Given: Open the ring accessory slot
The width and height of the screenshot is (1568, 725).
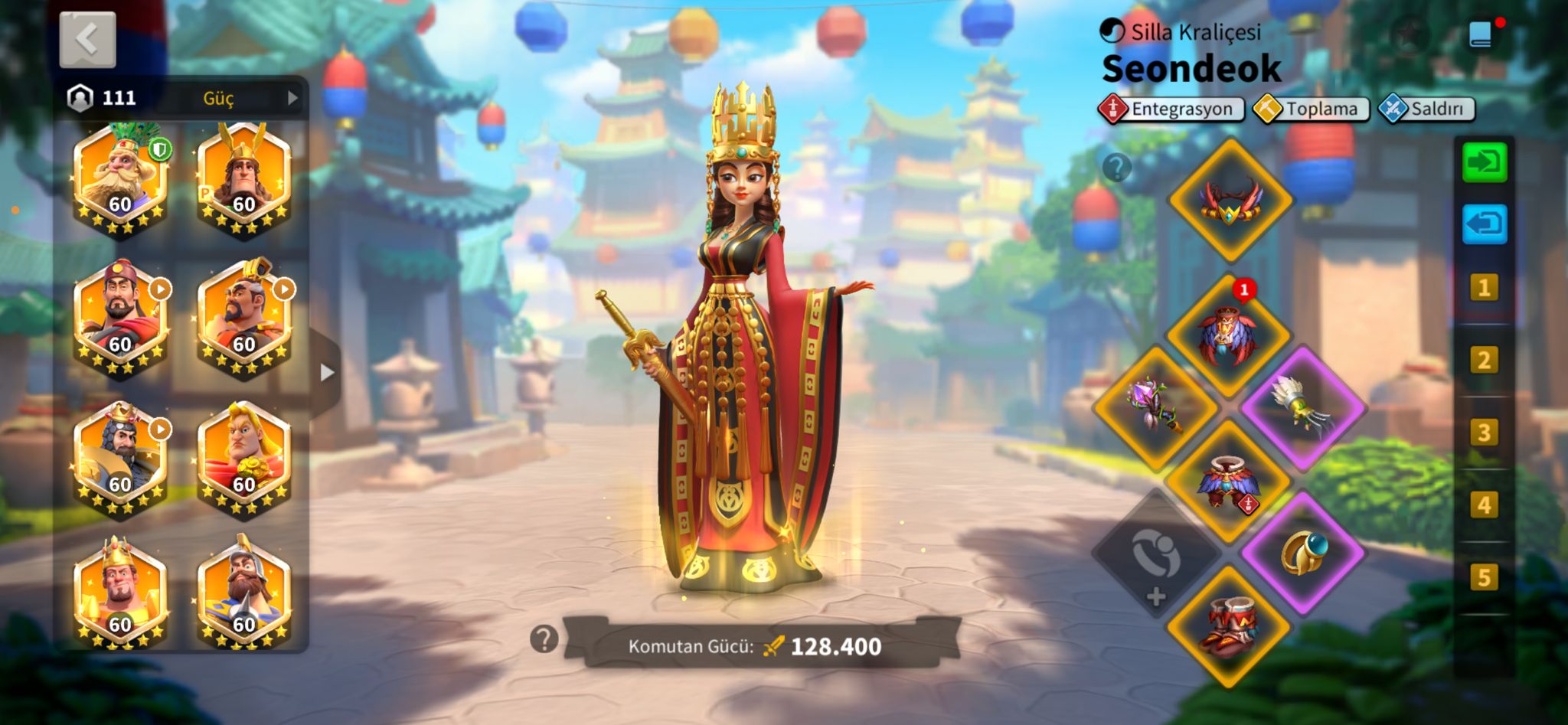Looking at the screenshot, I should 1302,553.
